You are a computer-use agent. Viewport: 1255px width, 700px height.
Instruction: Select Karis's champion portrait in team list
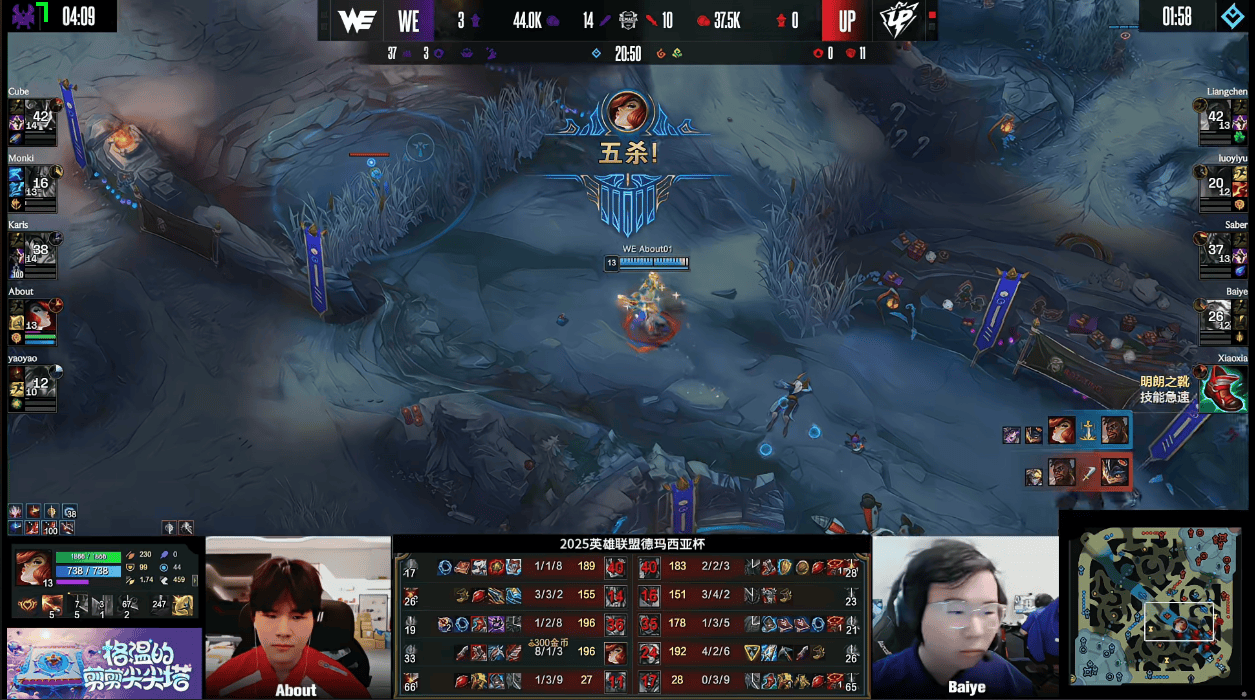click(x=40, y=248)
